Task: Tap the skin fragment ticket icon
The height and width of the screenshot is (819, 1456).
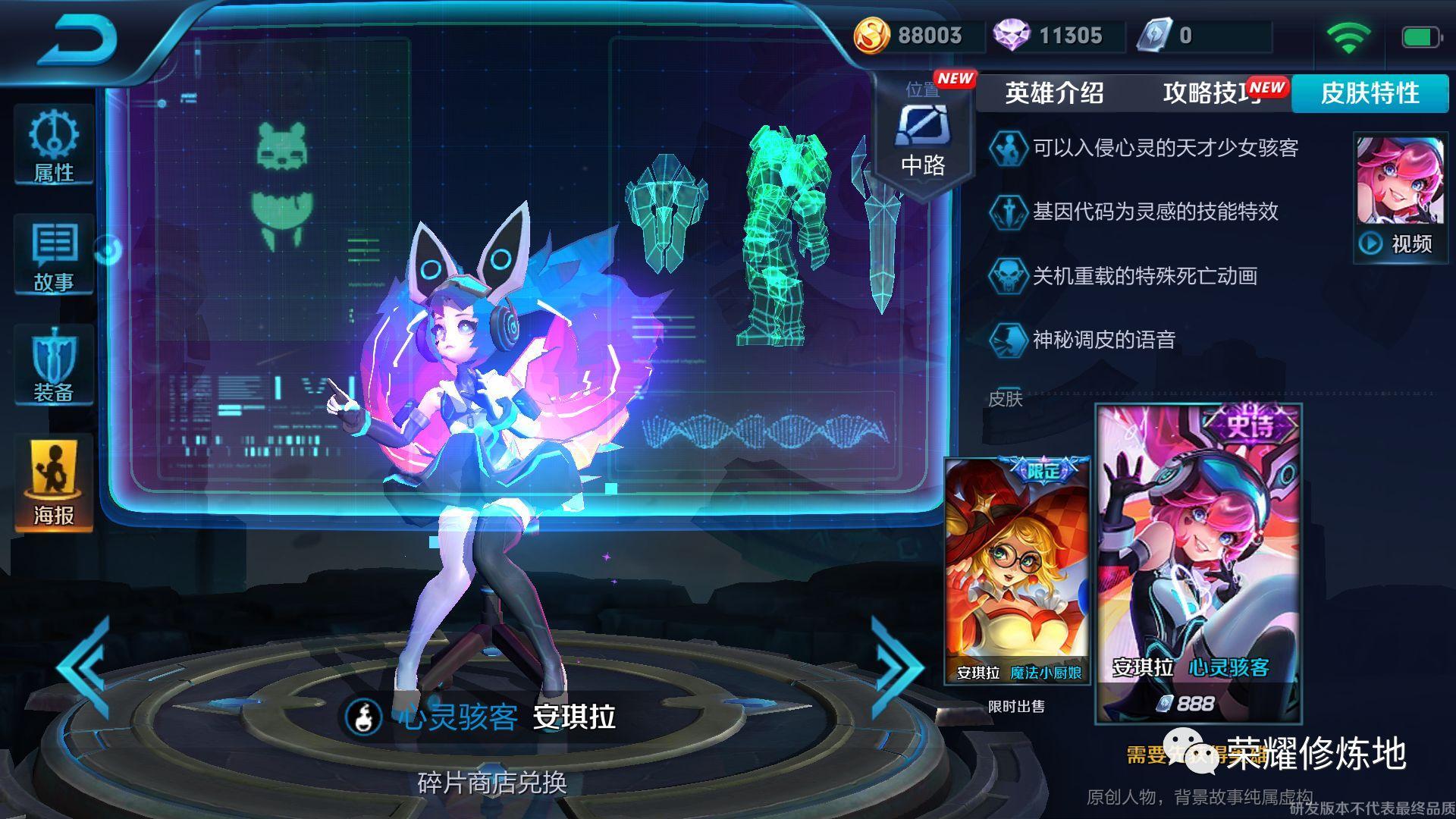Action: click(x=1154, y=36)
